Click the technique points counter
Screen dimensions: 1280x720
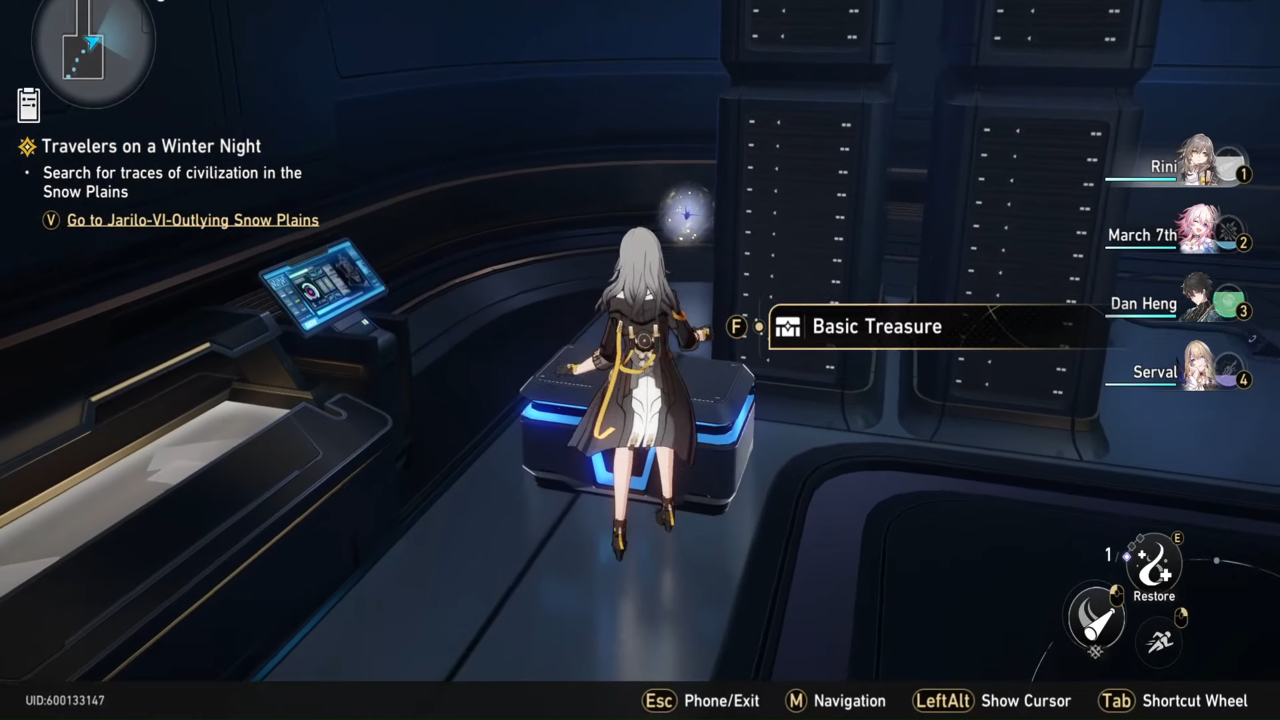tap(1108, 555)
